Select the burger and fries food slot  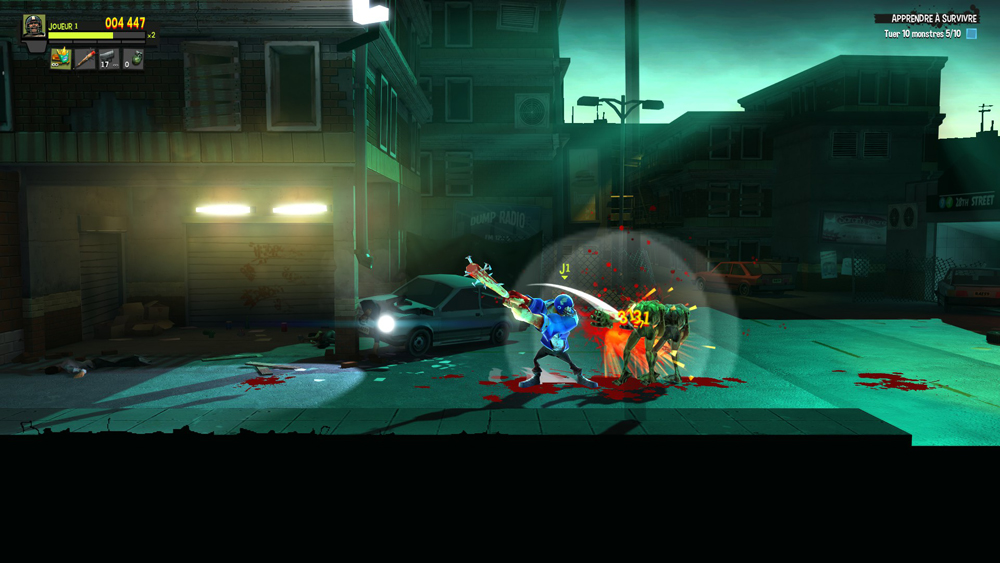(x=61, y=60)
